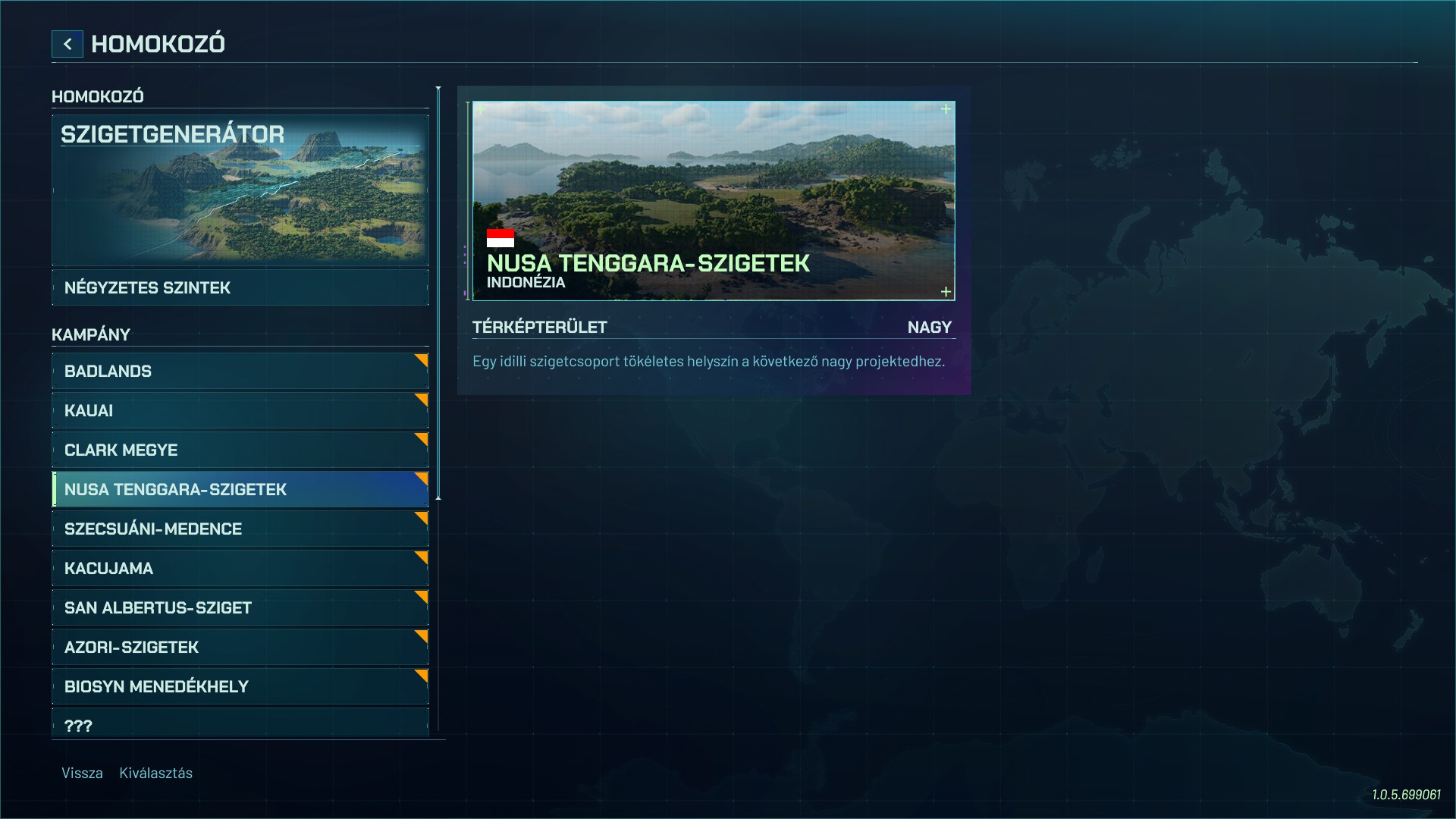Confirm with the Kiválasztás button
The height and width of the screenshot is (819, 1456).
155,773
